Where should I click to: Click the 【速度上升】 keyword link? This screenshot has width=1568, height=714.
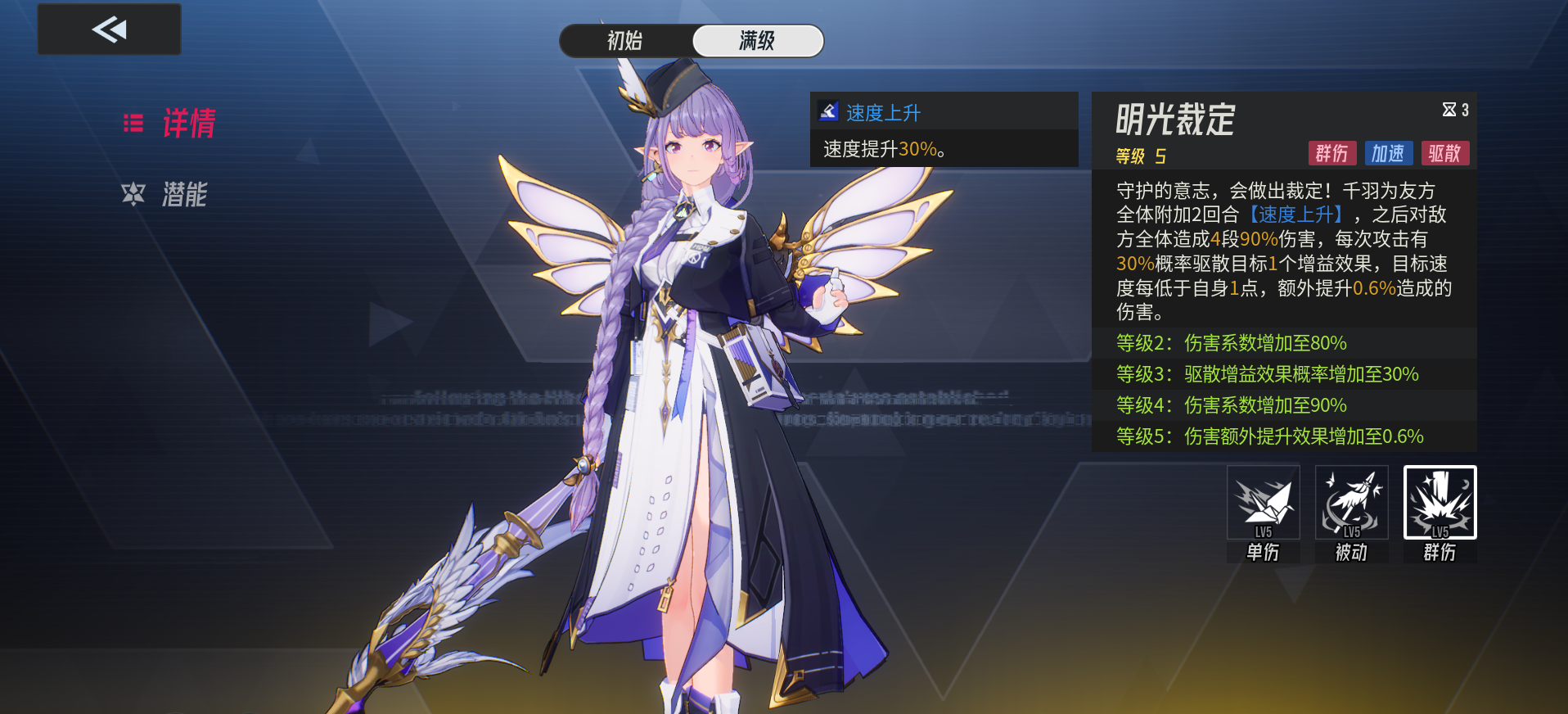[1297, 215]
